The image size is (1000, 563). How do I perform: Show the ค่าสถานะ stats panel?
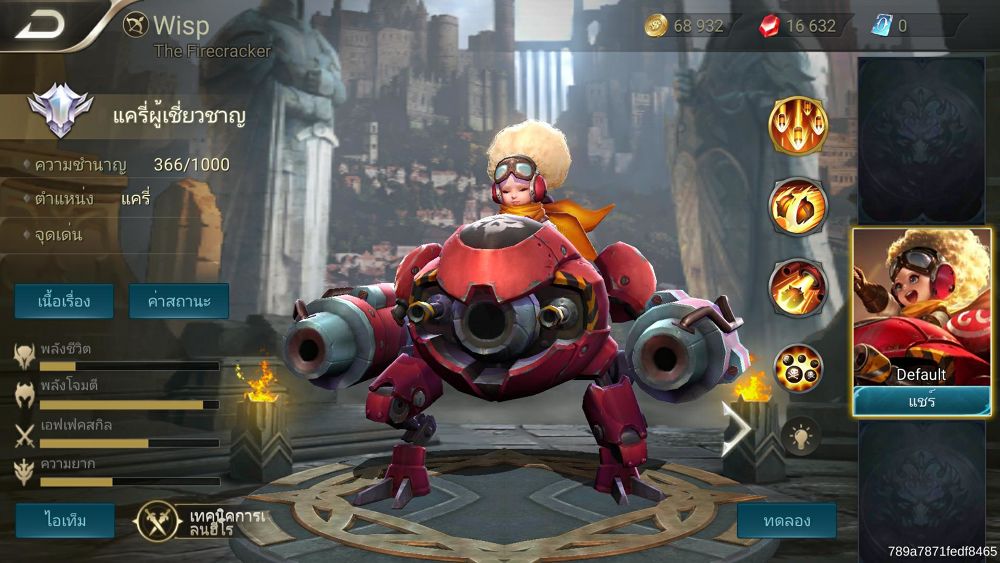coord(179,301)
